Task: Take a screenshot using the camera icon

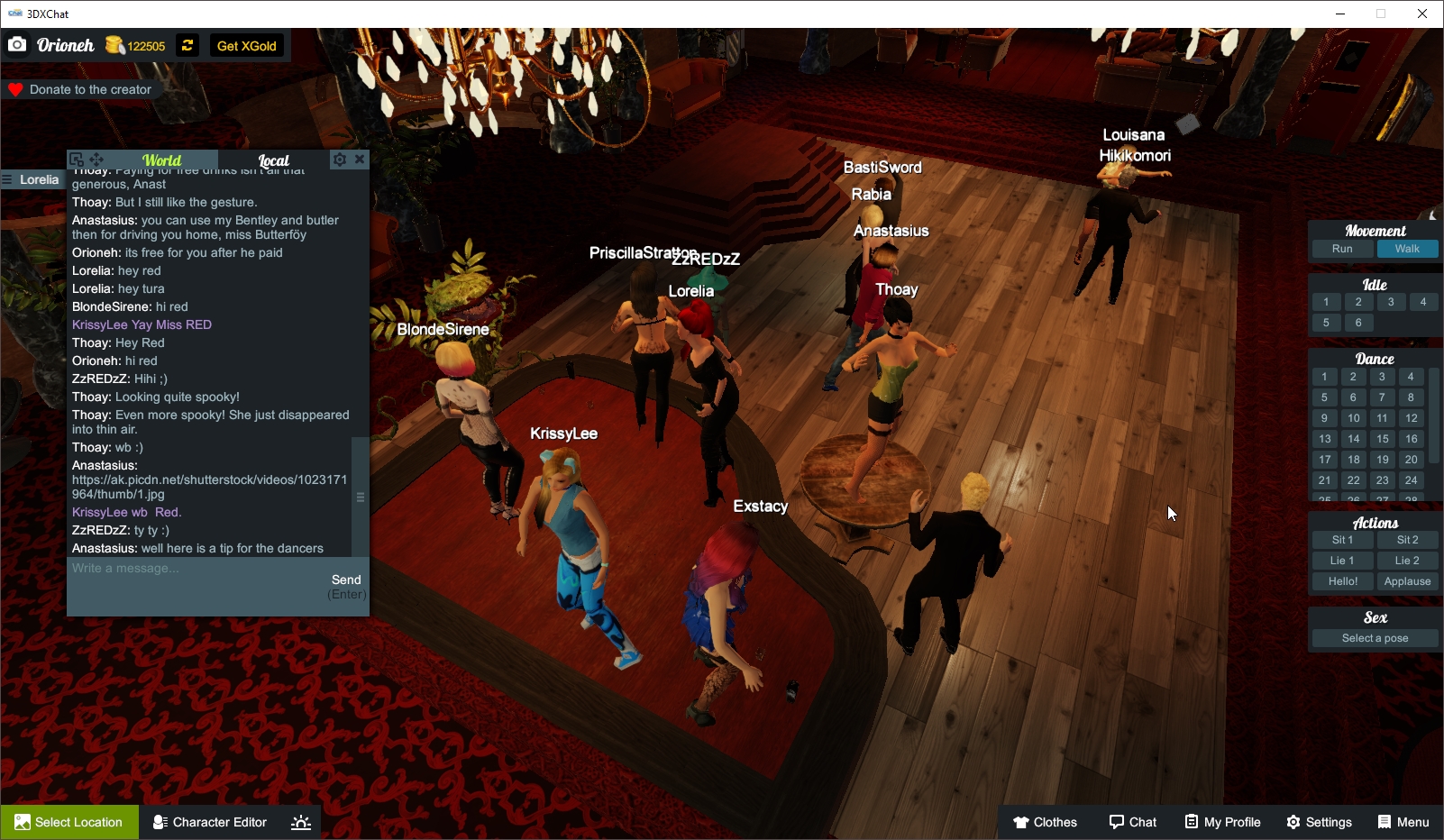Action: pos(16,43)
